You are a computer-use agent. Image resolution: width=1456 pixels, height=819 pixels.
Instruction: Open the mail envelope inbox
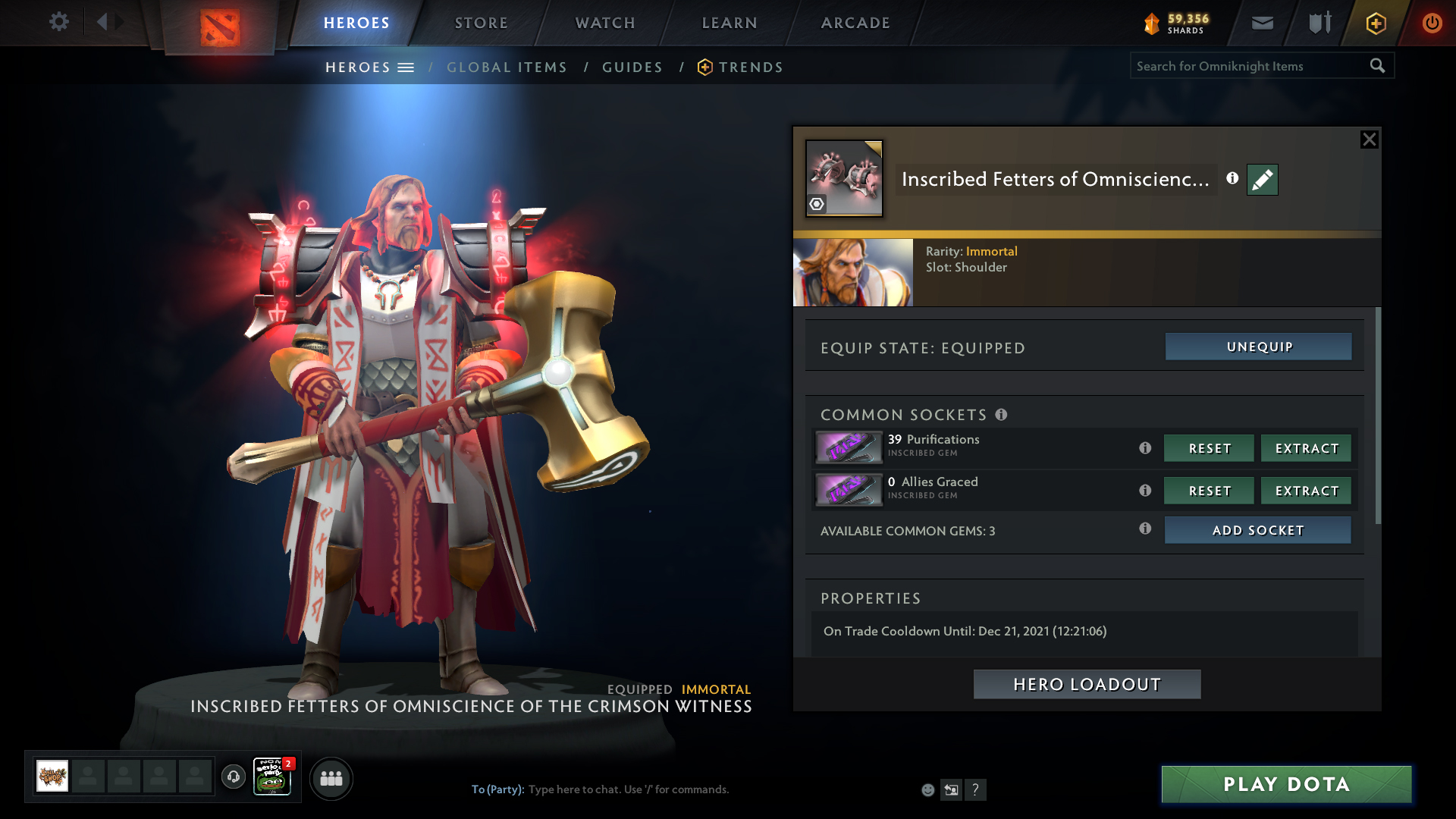click(1263, 23)
